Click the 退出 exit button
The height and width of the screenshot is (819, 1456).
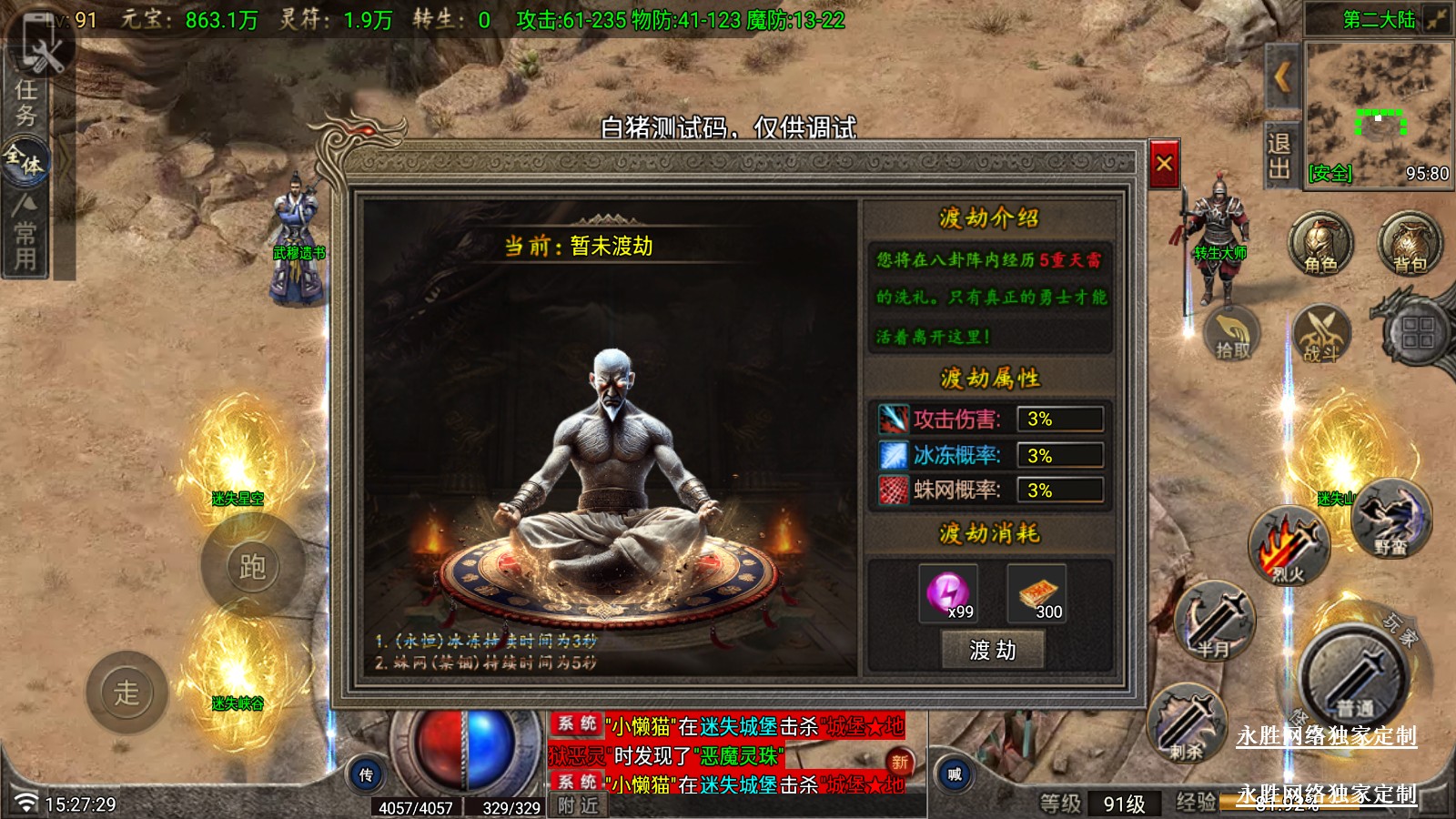pyautogui.click(x=1279, y=156)
